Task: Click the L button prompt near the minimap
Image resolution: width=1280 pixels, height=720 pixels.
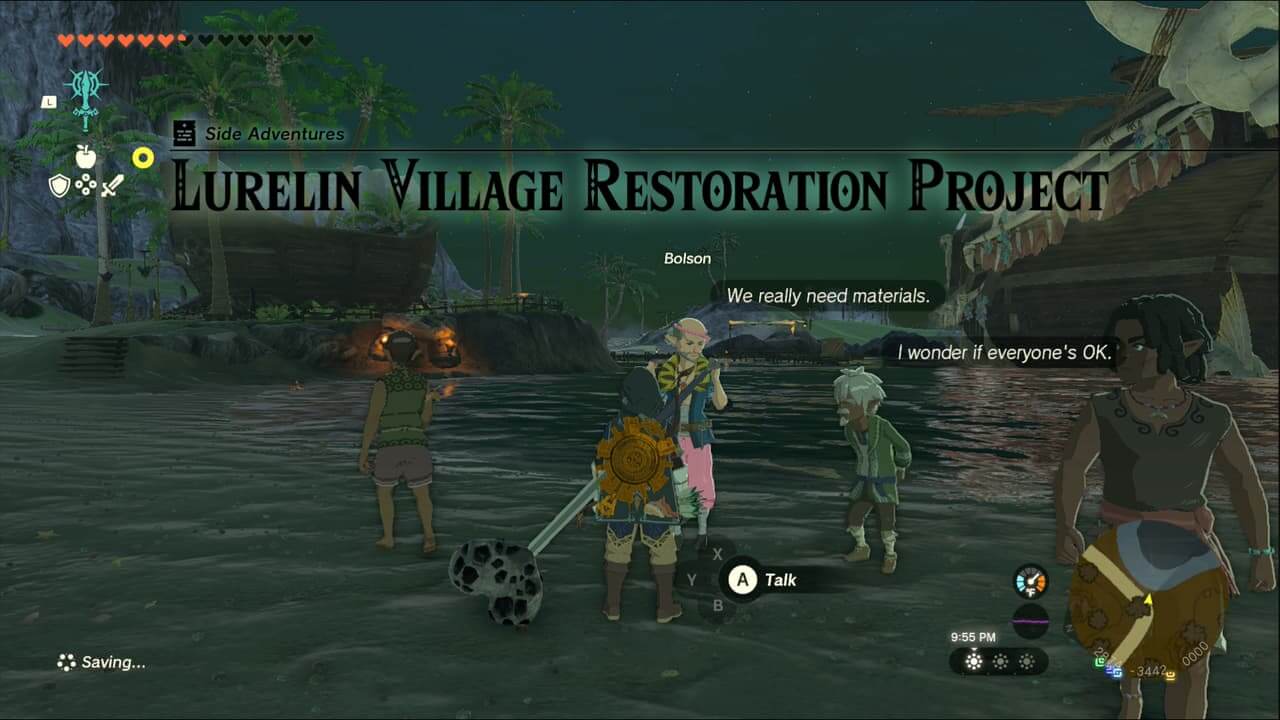Action: click(x=50, y=102)
